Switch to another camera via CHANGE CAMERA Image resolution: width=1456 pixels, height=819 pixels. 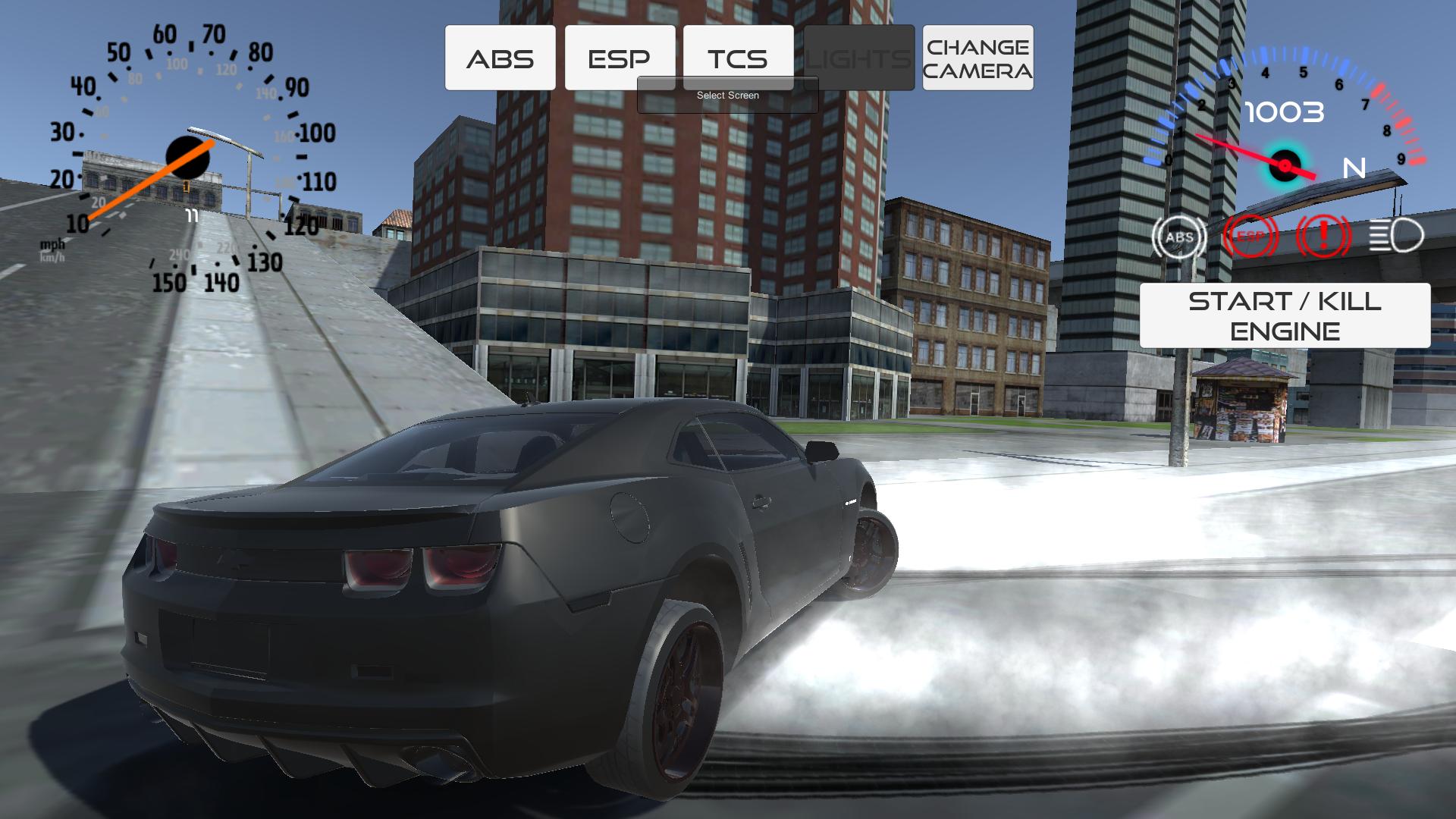tap(977, 57)
